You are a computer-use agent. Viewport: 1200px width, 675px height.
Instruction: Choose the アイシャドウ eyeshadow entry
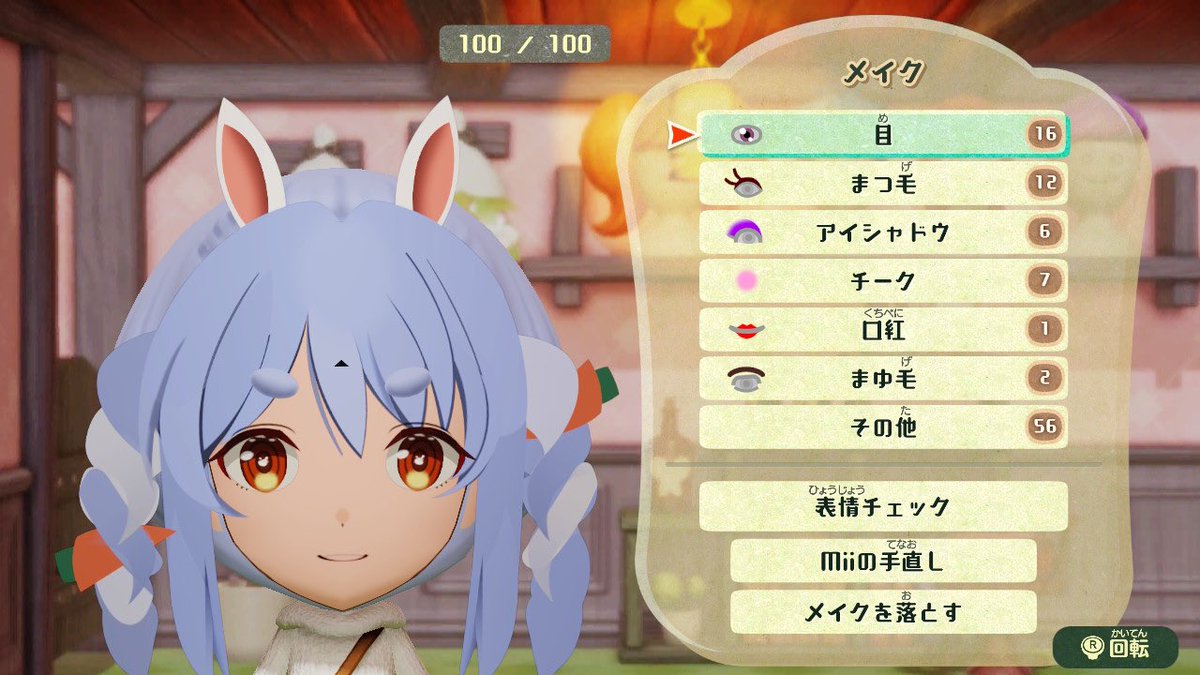pos(883,233)
